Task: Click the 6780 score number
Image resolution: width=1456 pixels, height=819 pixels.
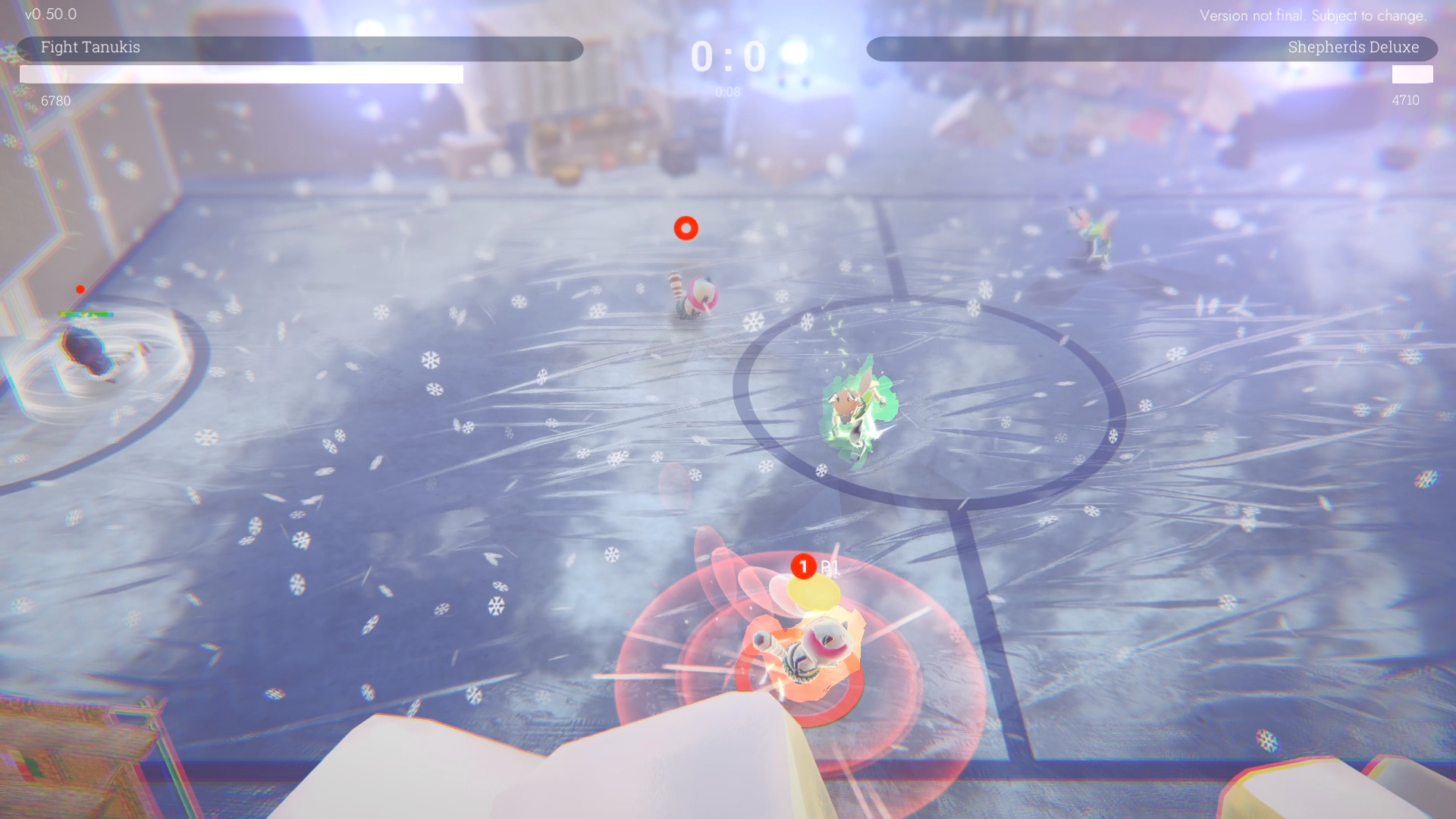Action: click(x=55, y=100)
